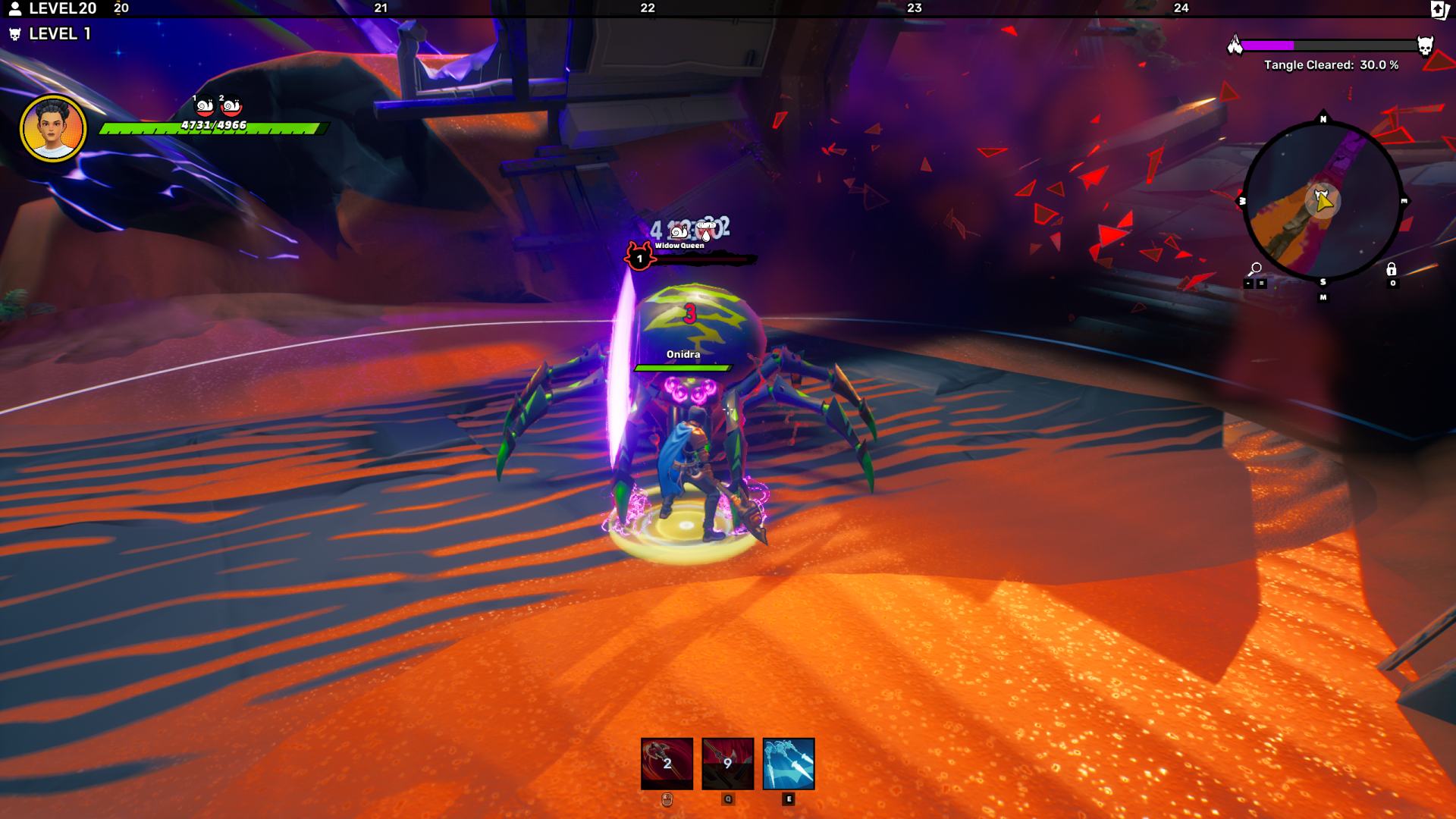Click the horned skull boss icon
1456x819 pixels.
pos(1425,46)
